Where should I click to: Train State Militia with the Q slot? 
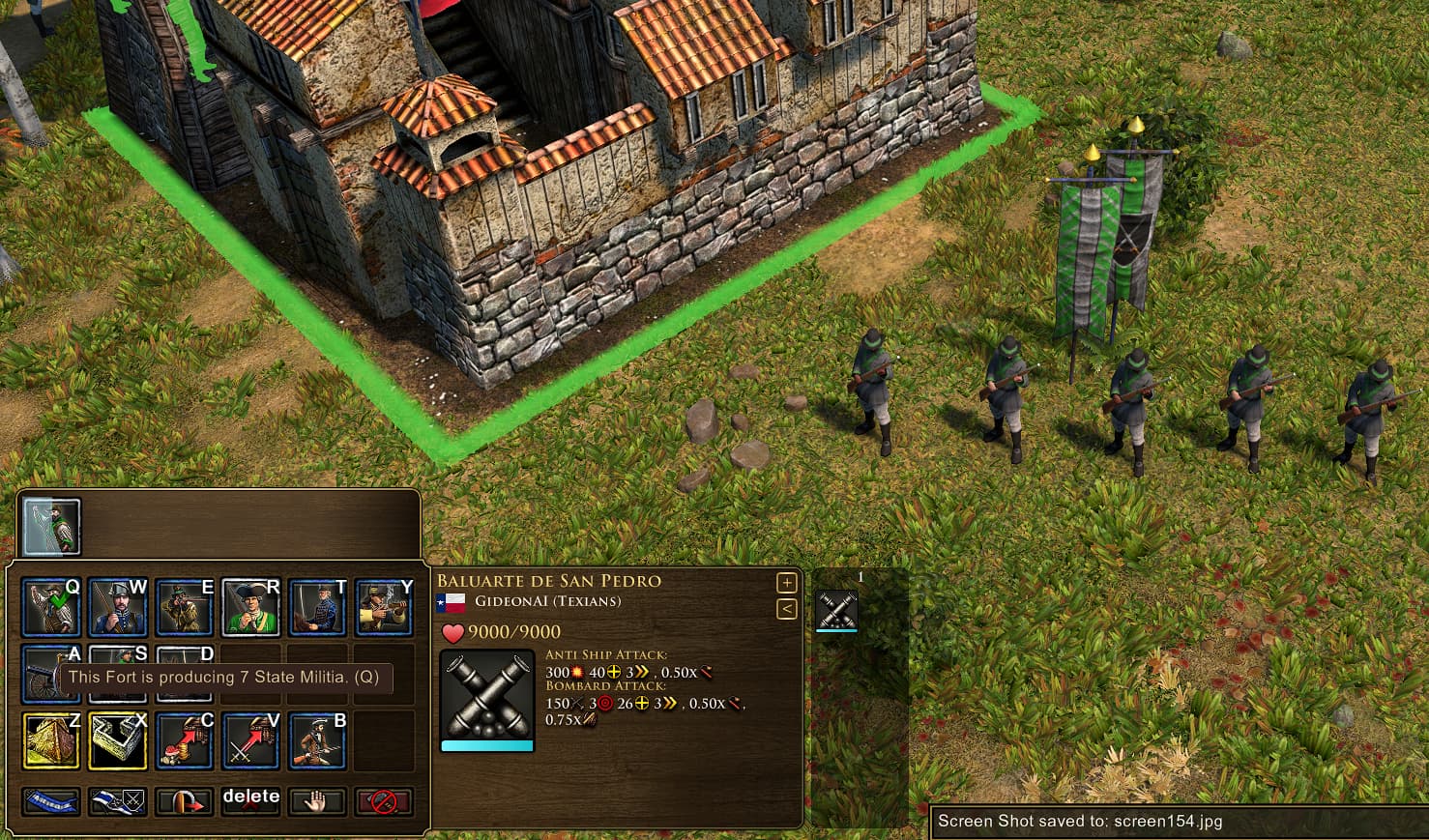point(50,607)
